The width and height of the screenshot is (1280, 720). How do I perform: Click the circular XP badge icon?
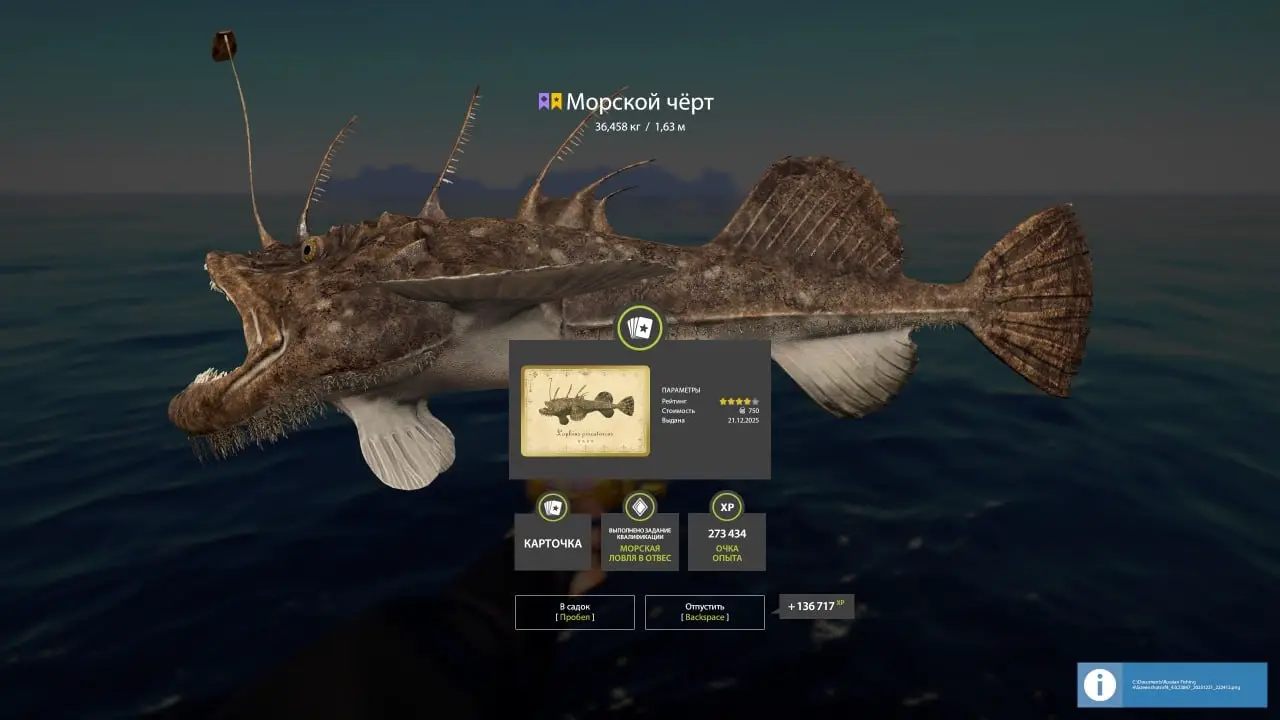[x=726, y=508]
